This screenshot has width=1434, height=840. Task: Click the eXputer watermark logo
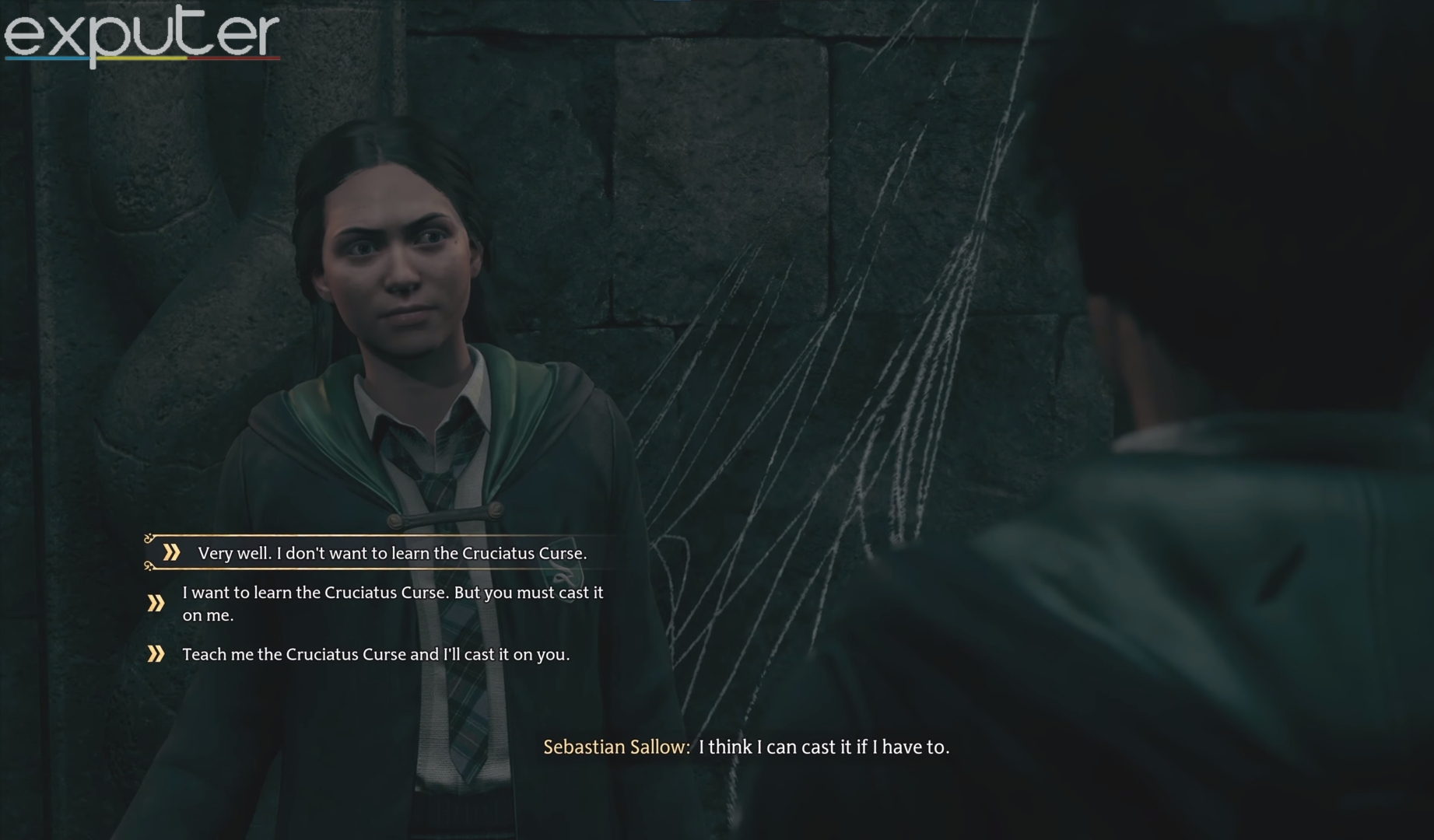coord(142,35)
